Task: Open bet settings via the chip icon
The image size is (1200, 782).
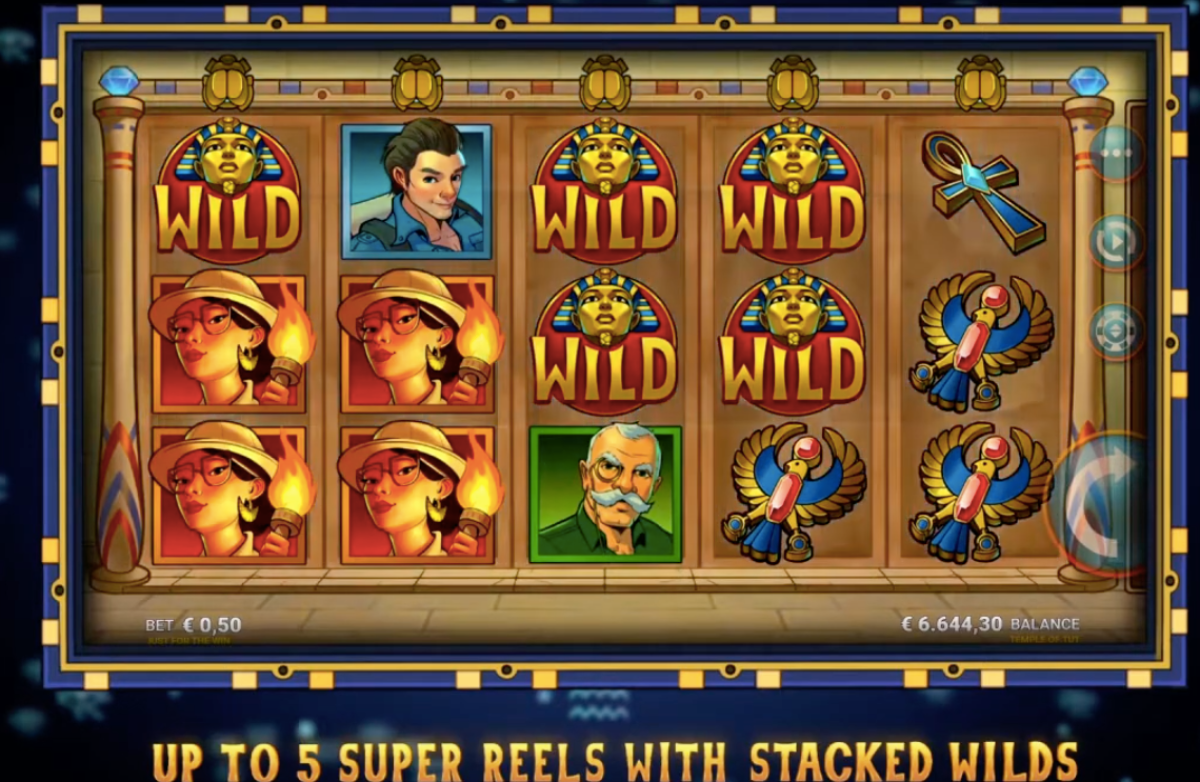Action: coord(1116,331)
